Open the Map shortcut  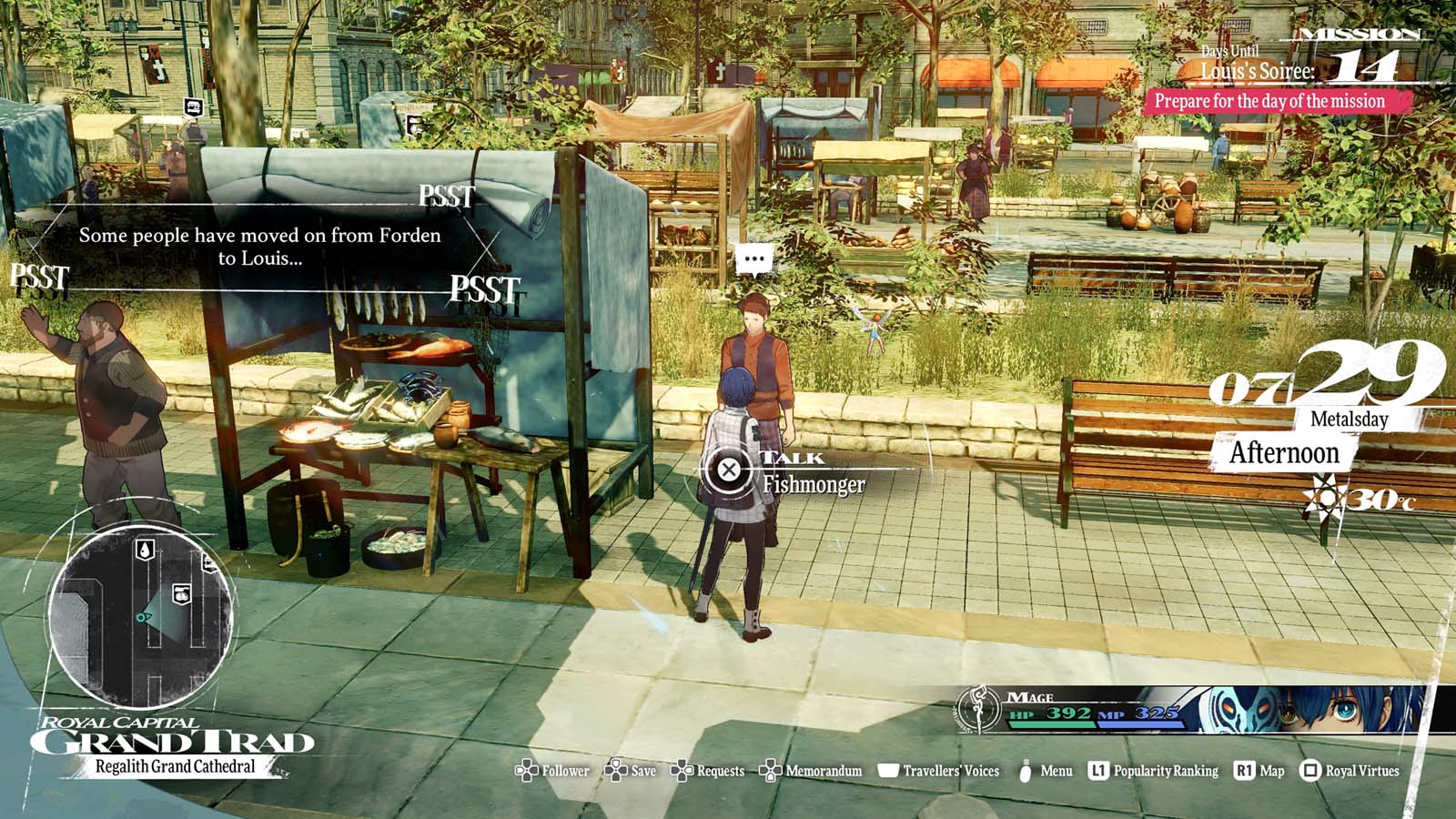(x=1259, y=771)
